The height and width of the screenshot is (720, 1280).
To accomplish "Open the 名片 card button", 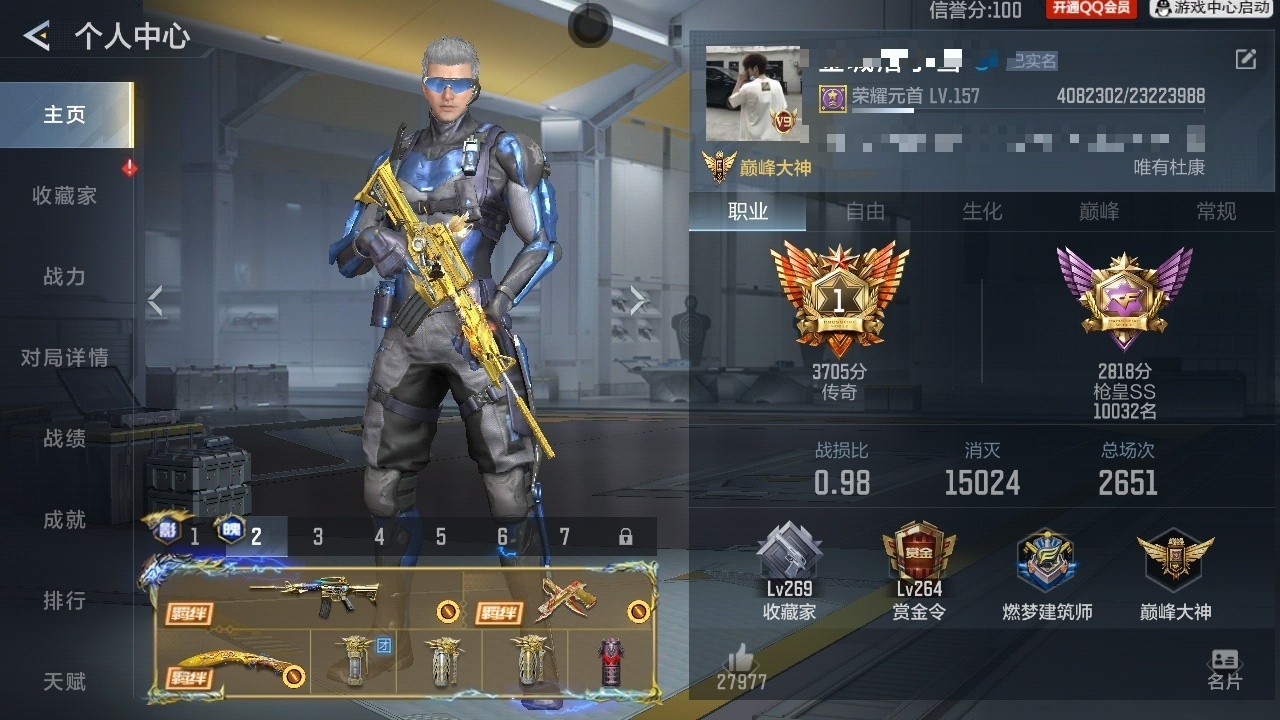I will click(x=1224, y=669).
